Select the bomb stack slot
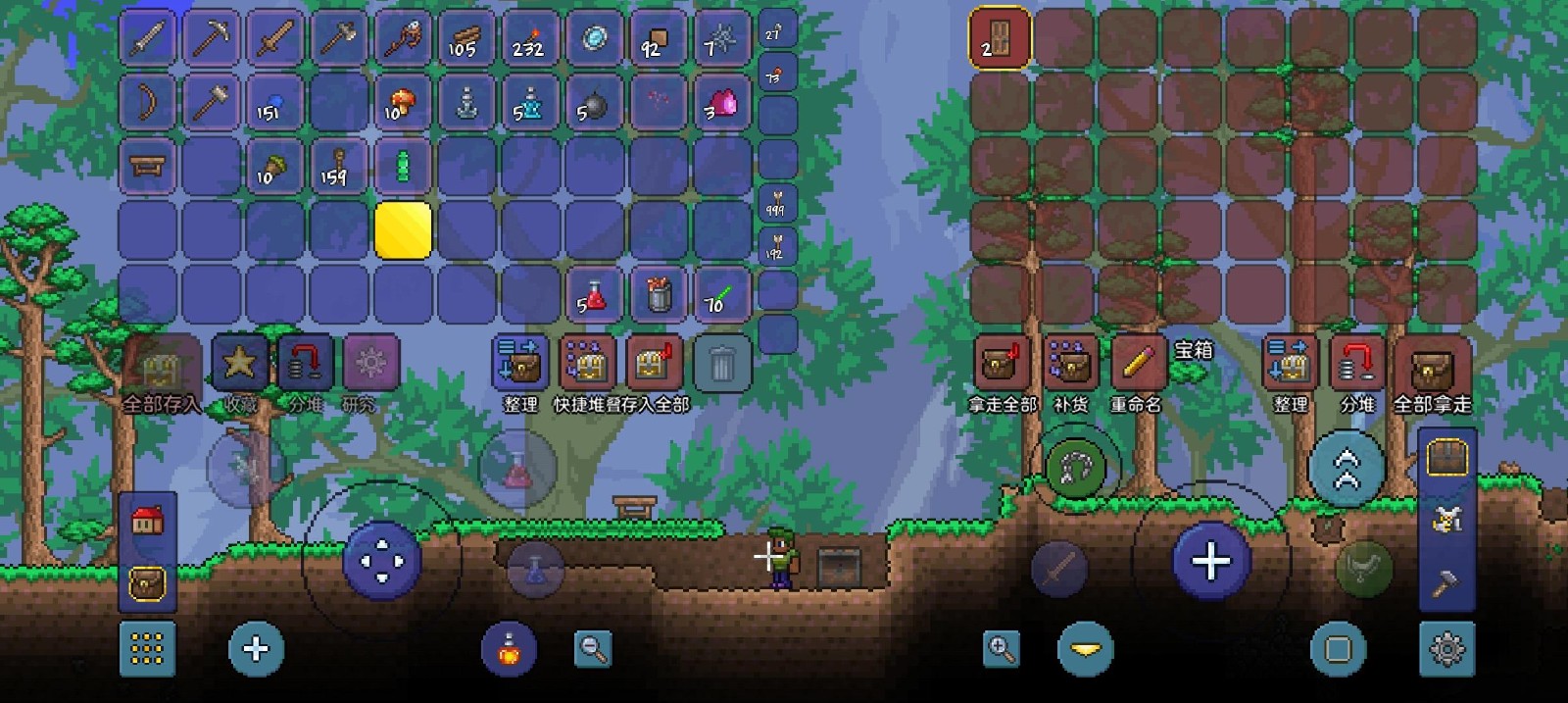Image resolution: width=1568 pixels, height=703 pixels. (595, 103)
